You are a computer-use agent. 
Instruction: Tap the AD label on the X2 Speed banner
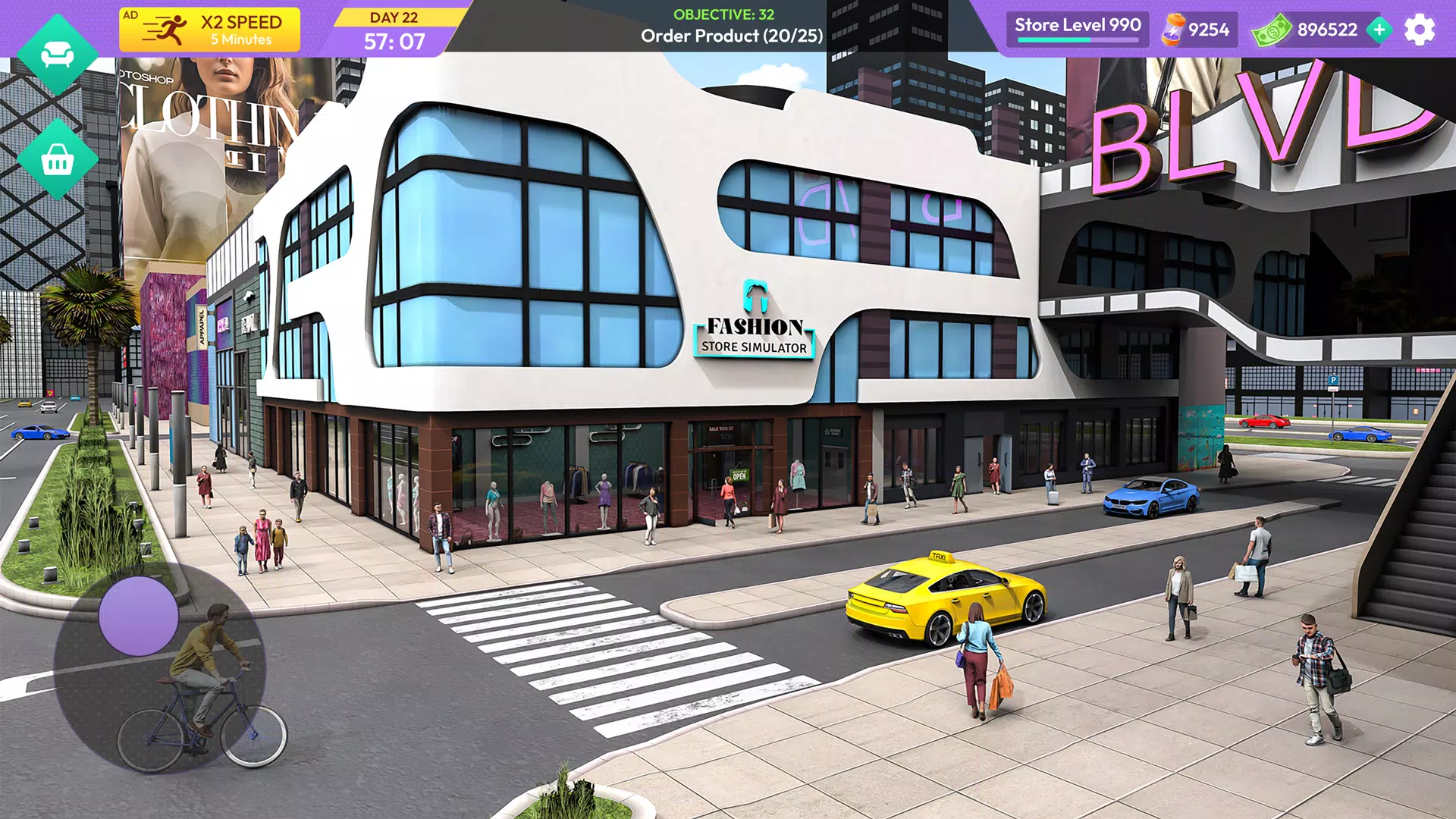click(x=131, y=12)
